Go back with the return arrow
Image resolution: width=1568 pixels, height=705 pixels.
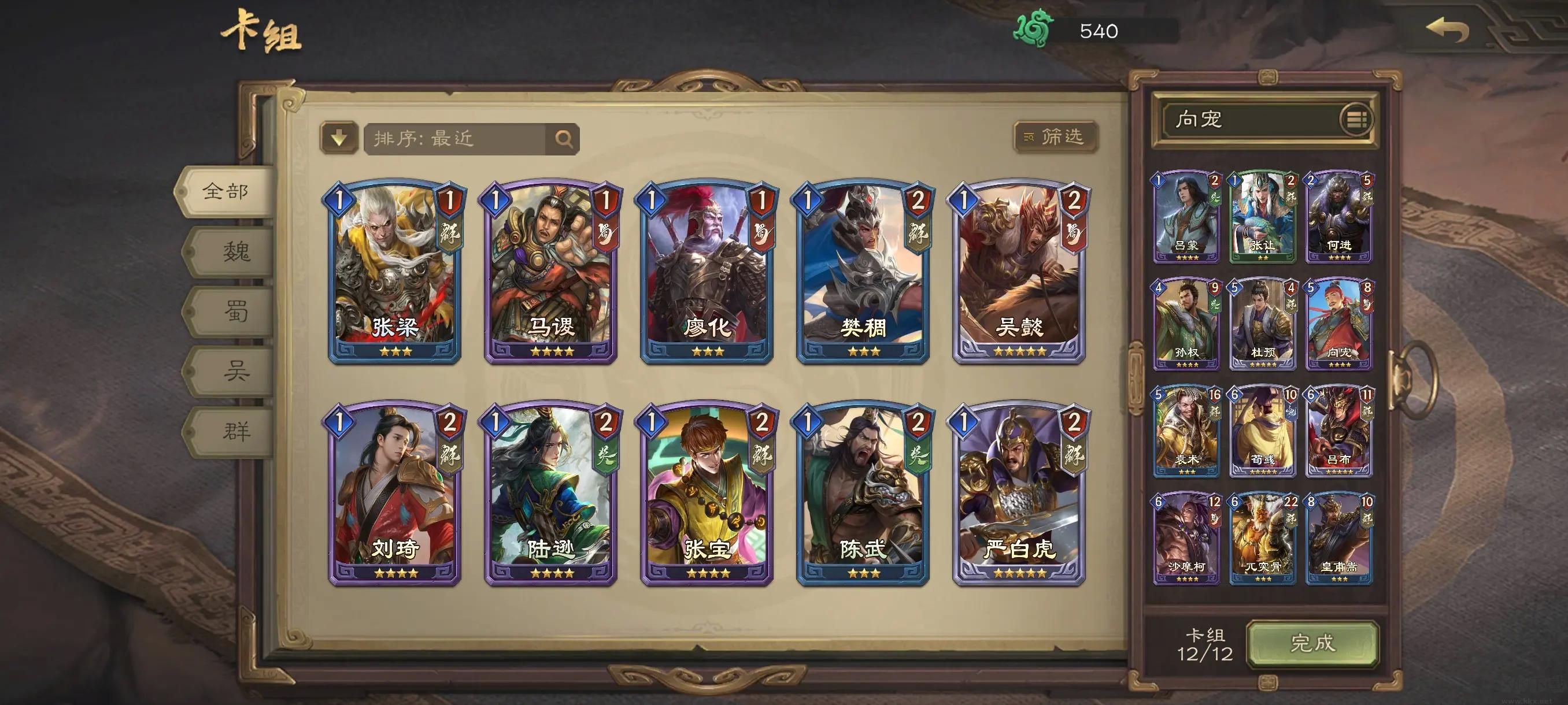point(1447,31)
